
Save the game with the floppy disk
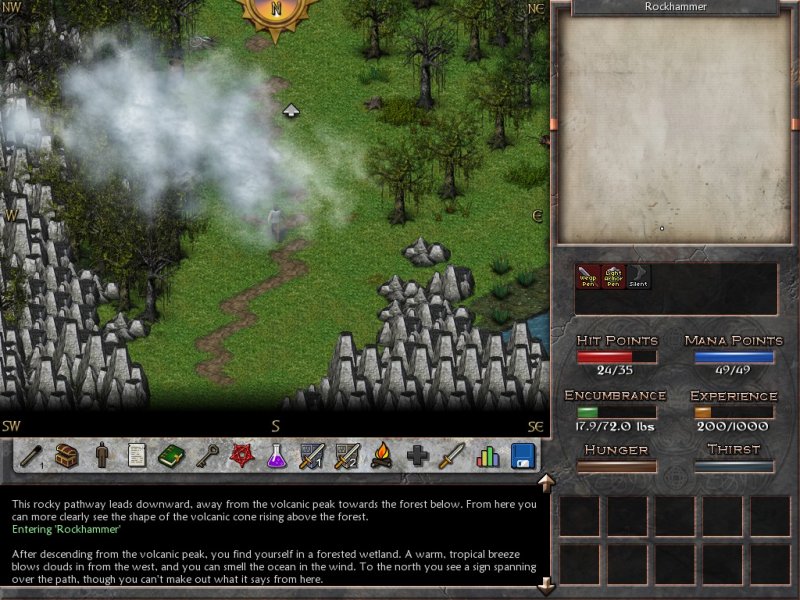tap(522, 456)
